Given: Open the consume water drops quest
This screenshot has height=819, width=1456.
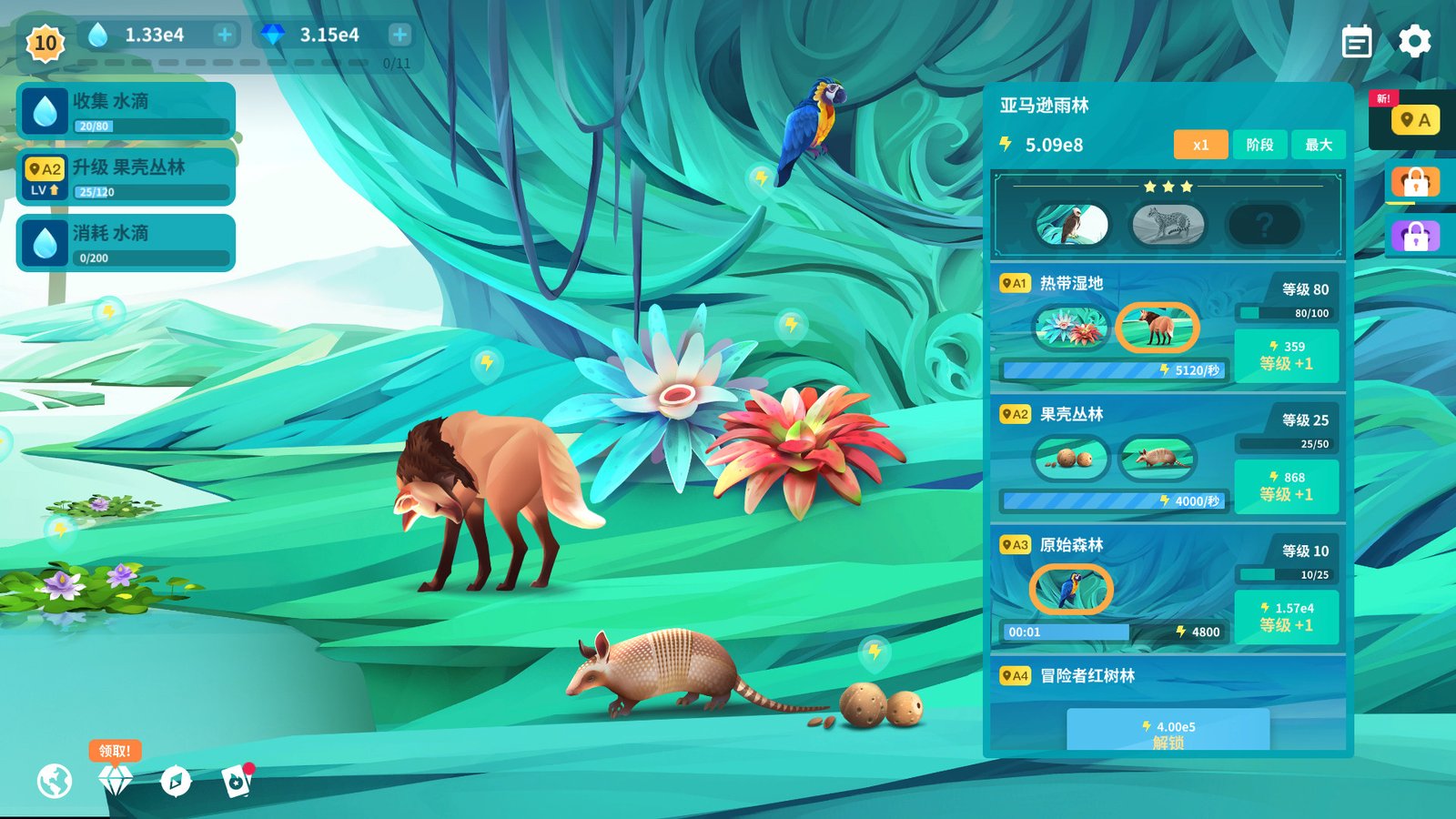Looking at the screenshot, I should click(x=126, y=243).
